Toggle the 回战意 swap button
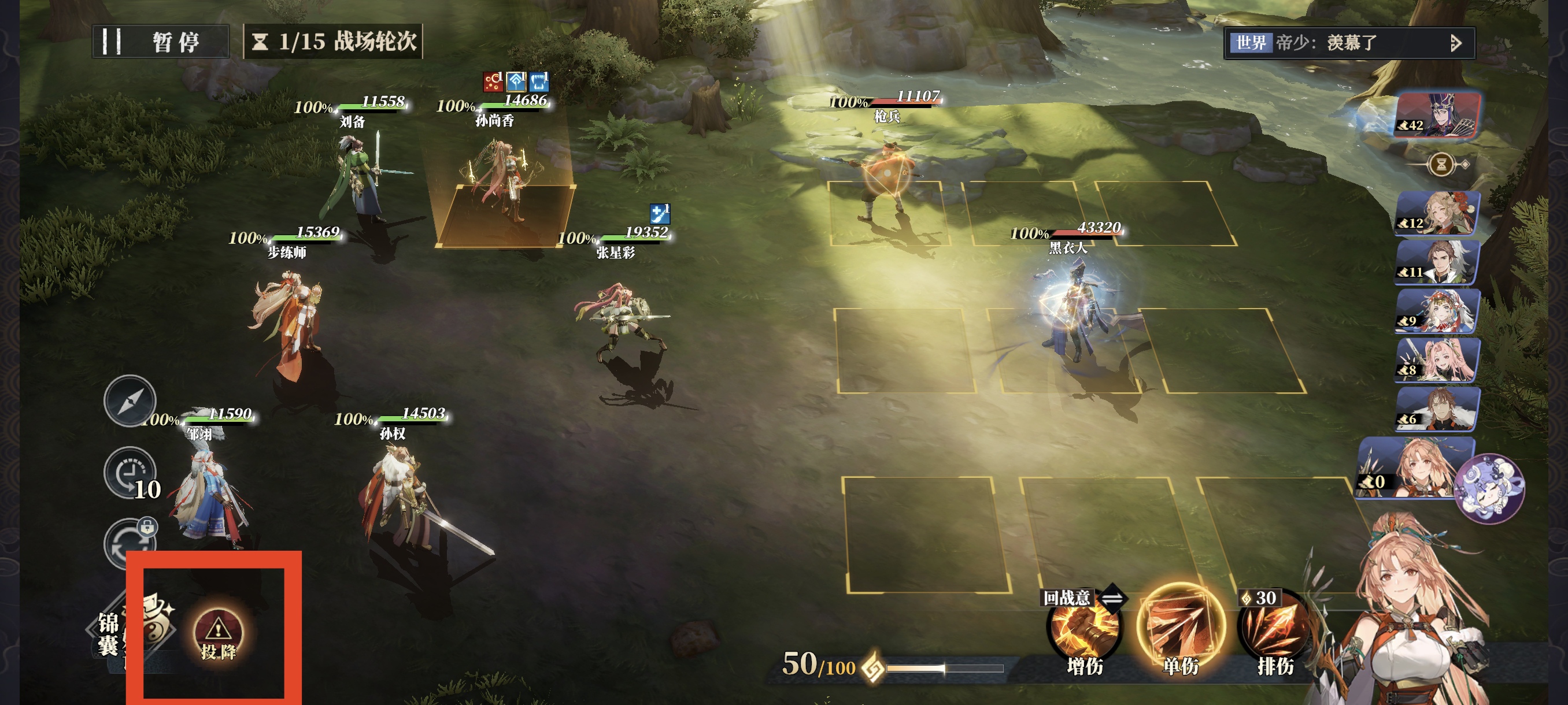Screen dimensions: 1568x705 [1113, 598]
